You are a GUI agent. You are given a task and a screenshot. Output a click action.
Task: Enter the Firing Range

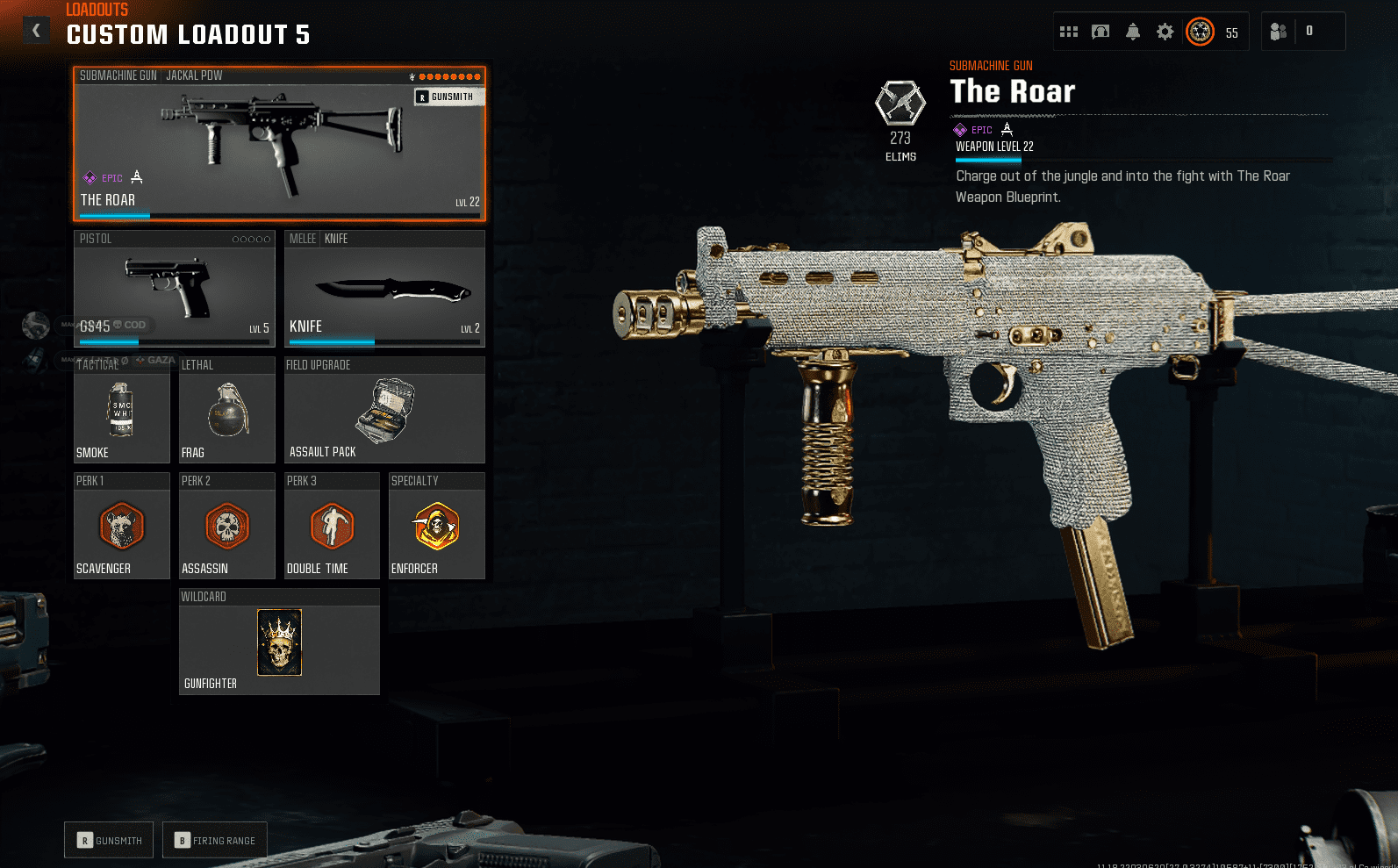pyautogui.click(x=215, y=840)
